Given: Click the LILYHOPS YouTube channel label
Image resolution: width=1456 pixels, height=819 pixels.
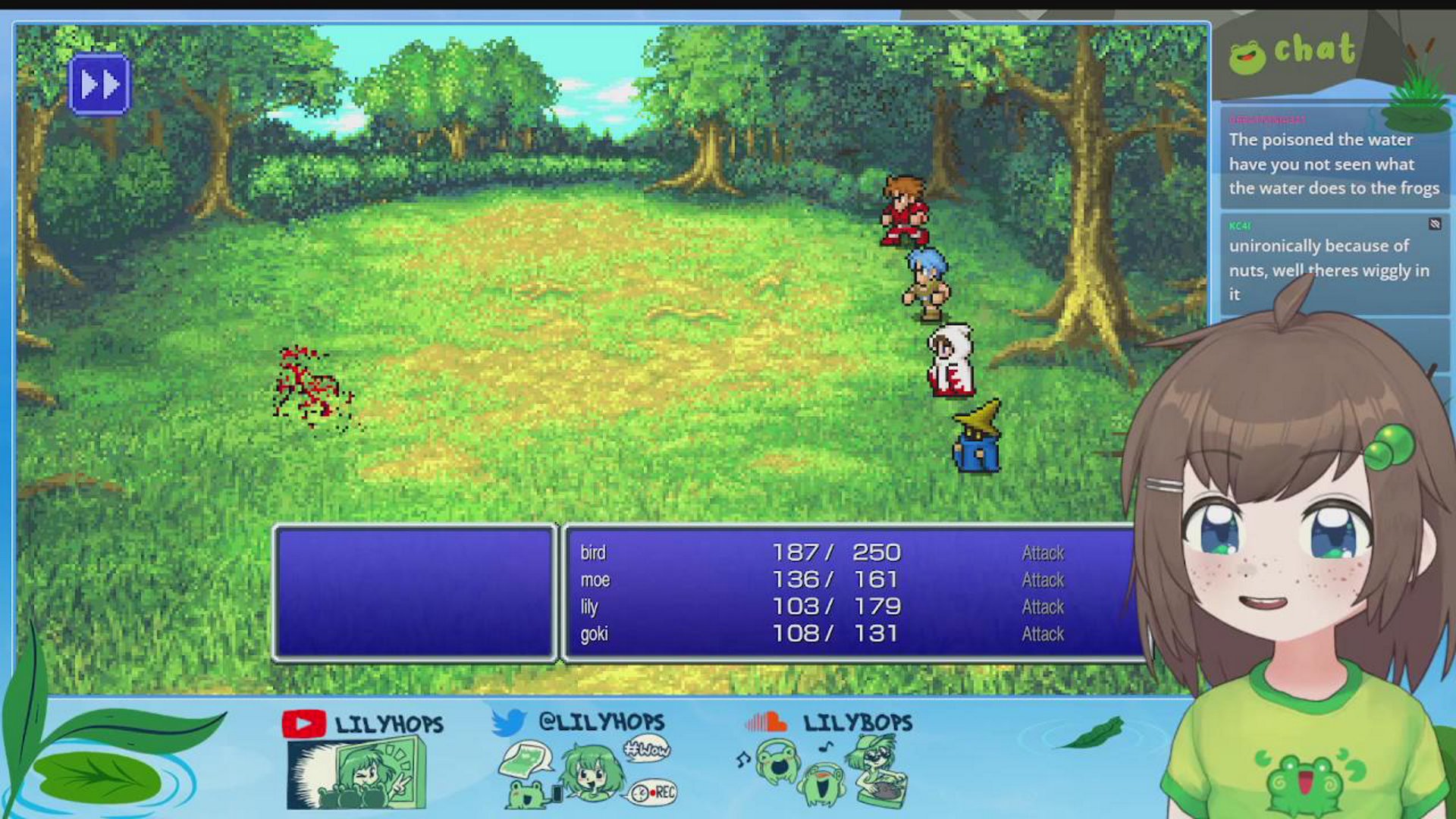Looking at the screenshot, I should click(388, 723).
